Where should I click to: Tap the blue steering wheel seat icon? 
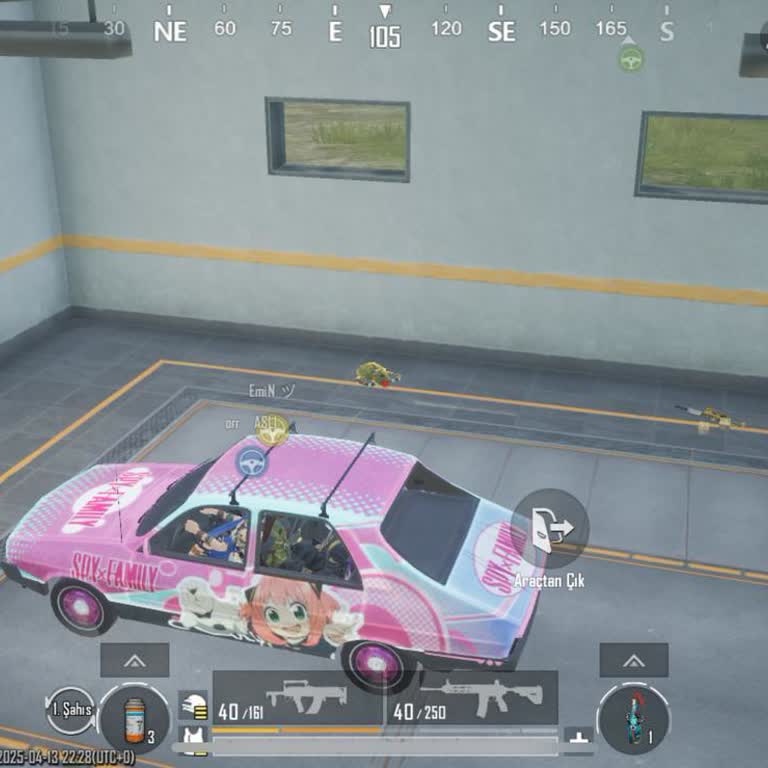(x=252, y=462)
